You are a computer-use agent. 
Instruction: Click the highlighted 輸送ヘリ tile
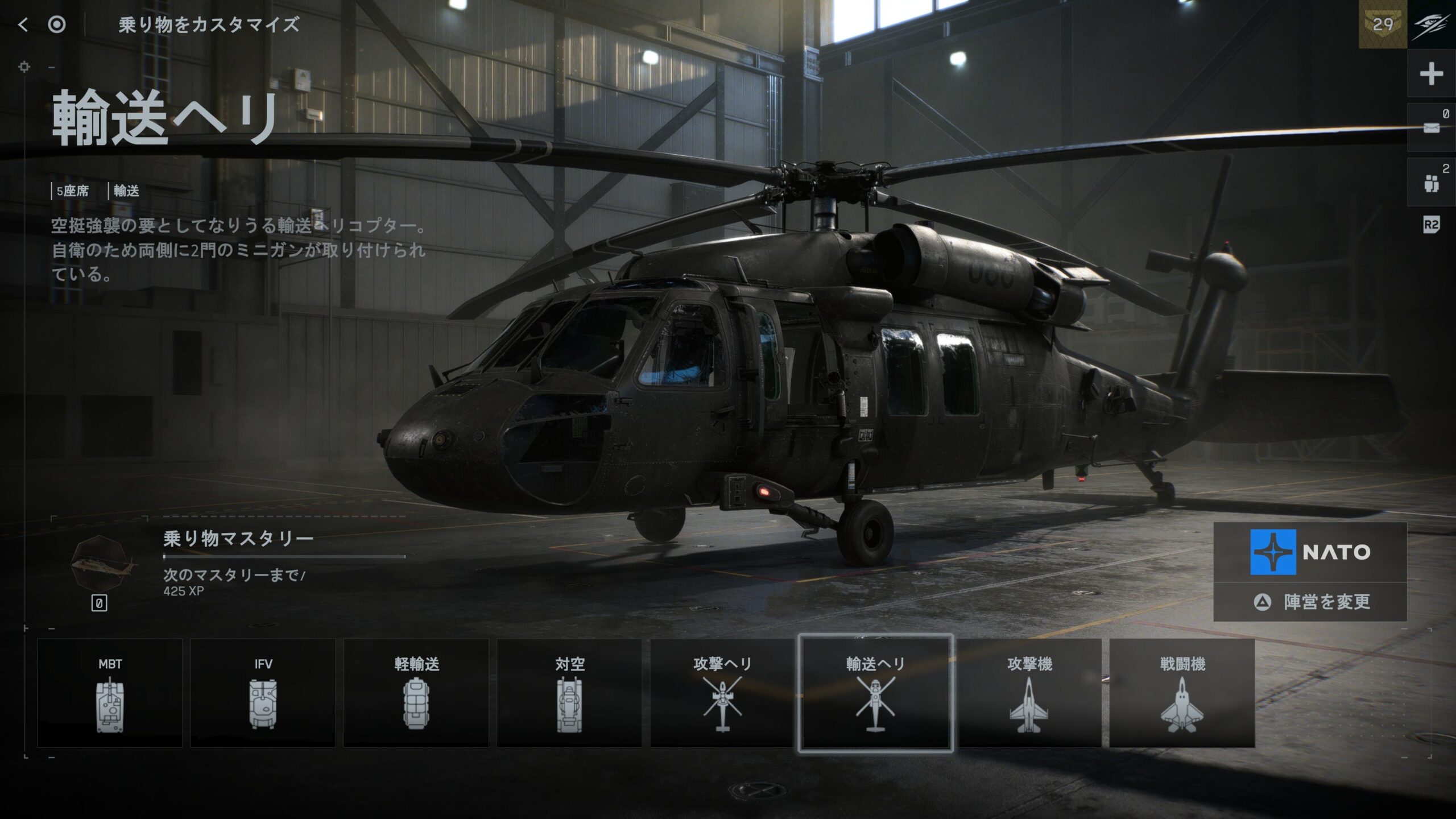(x=875, y=693)
